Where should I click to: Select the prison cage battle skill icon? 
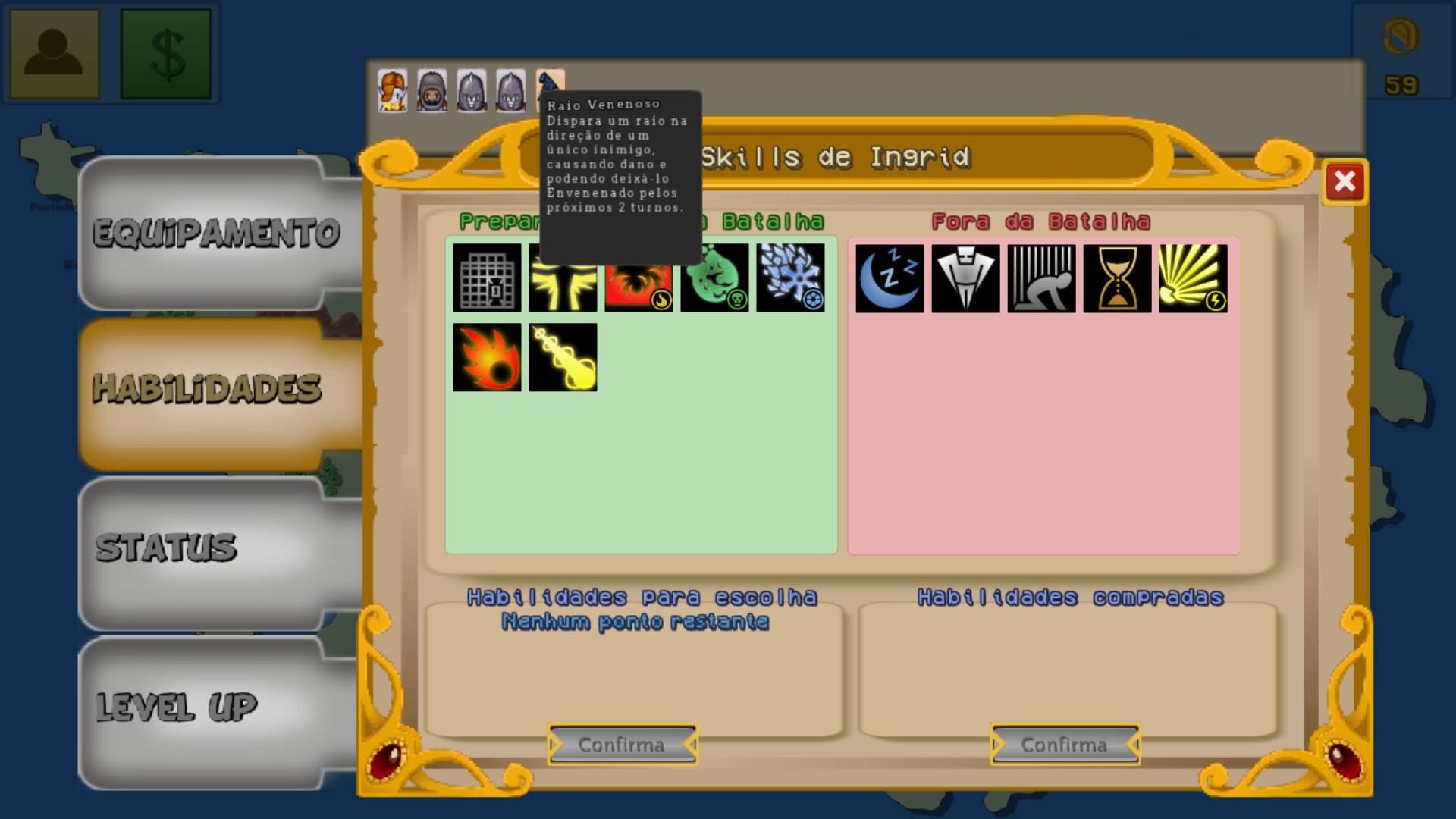[486, 278]
